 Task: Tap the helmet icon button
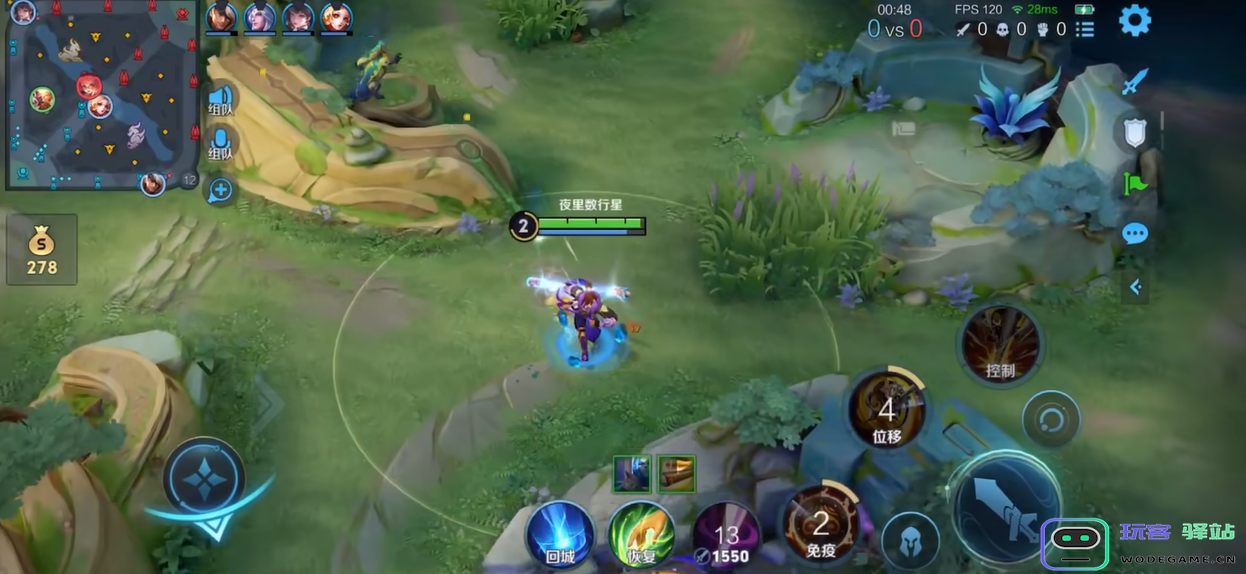910,542
